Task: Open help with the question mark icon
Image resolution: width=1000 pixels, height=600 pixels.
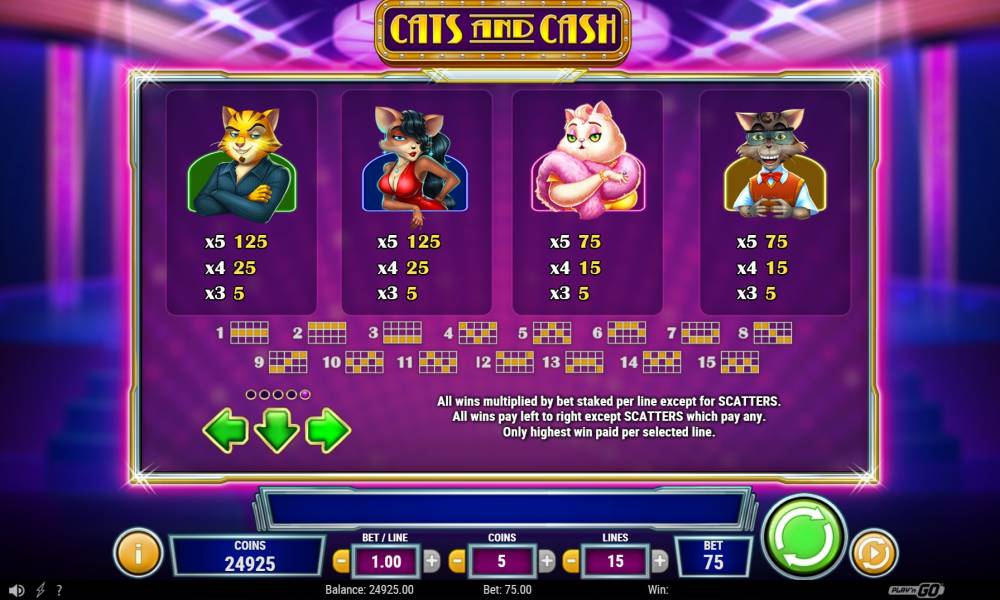Action: click(x=59, y=590)
